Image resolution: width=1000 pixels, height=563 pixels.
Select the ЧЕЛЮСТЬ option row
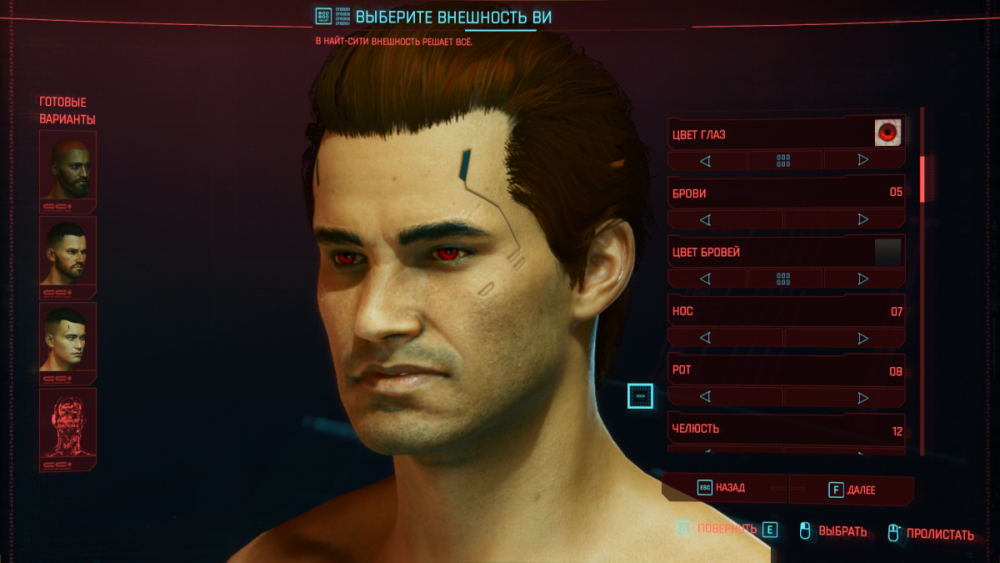[786, 429]
